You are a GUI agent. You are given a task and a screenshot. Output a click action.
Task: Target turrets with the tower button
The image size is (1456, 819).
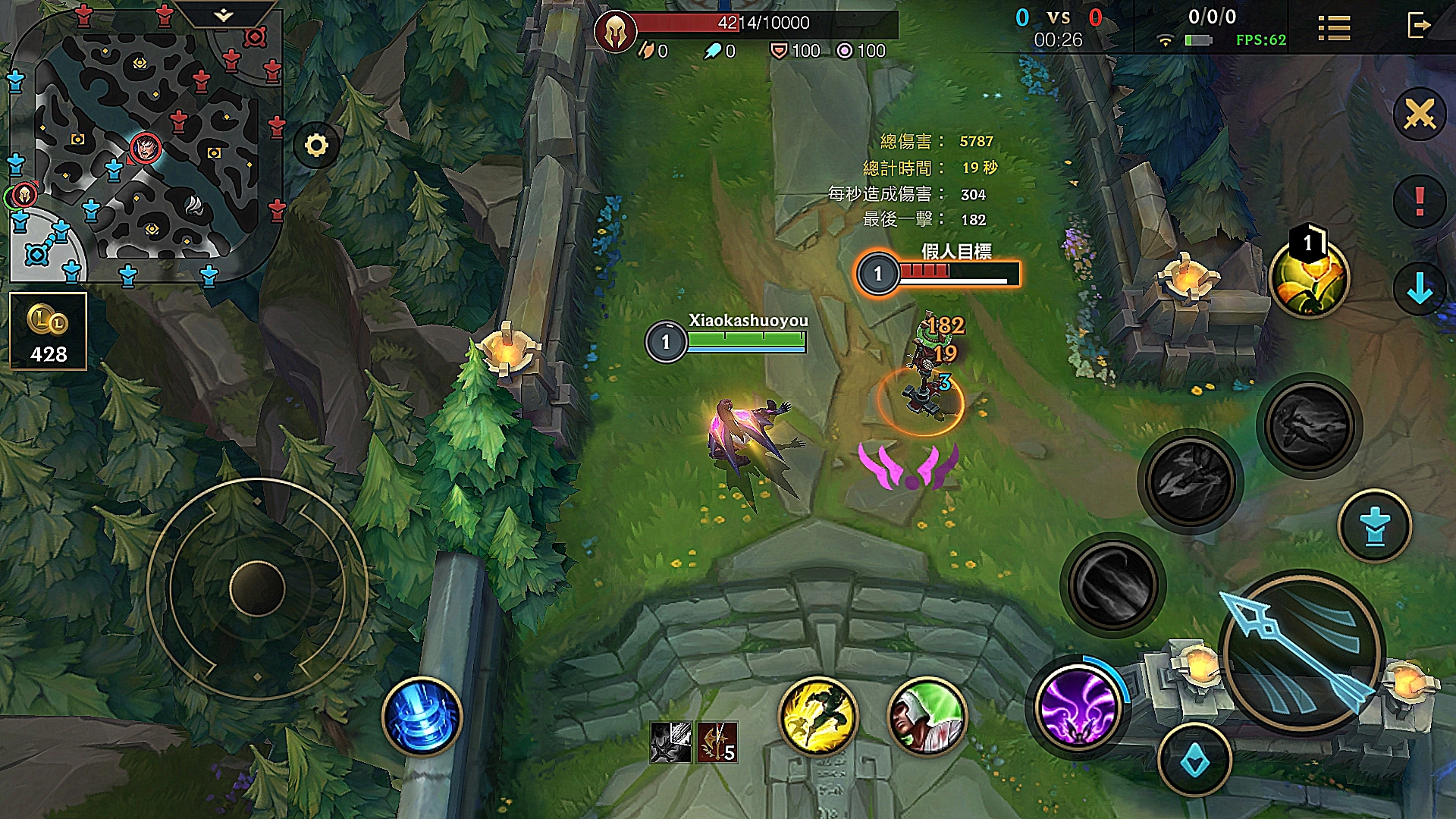tap(1374, 526)
